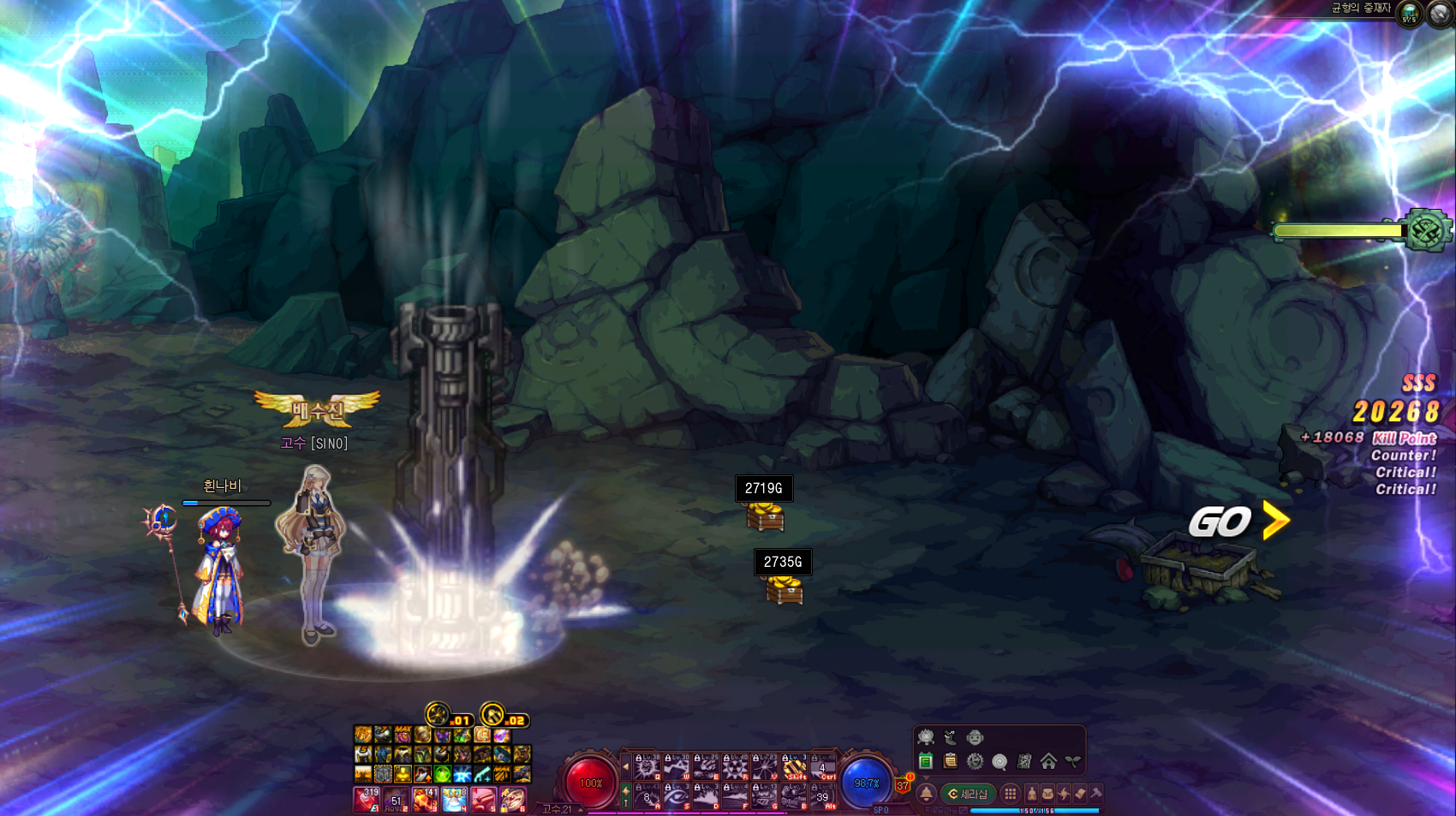Image resolution: width=1456 pixels, height=816 pixels.
Task: Select the sprout leaf icon
Action: pyautogui.click(x=1072, y=760)
